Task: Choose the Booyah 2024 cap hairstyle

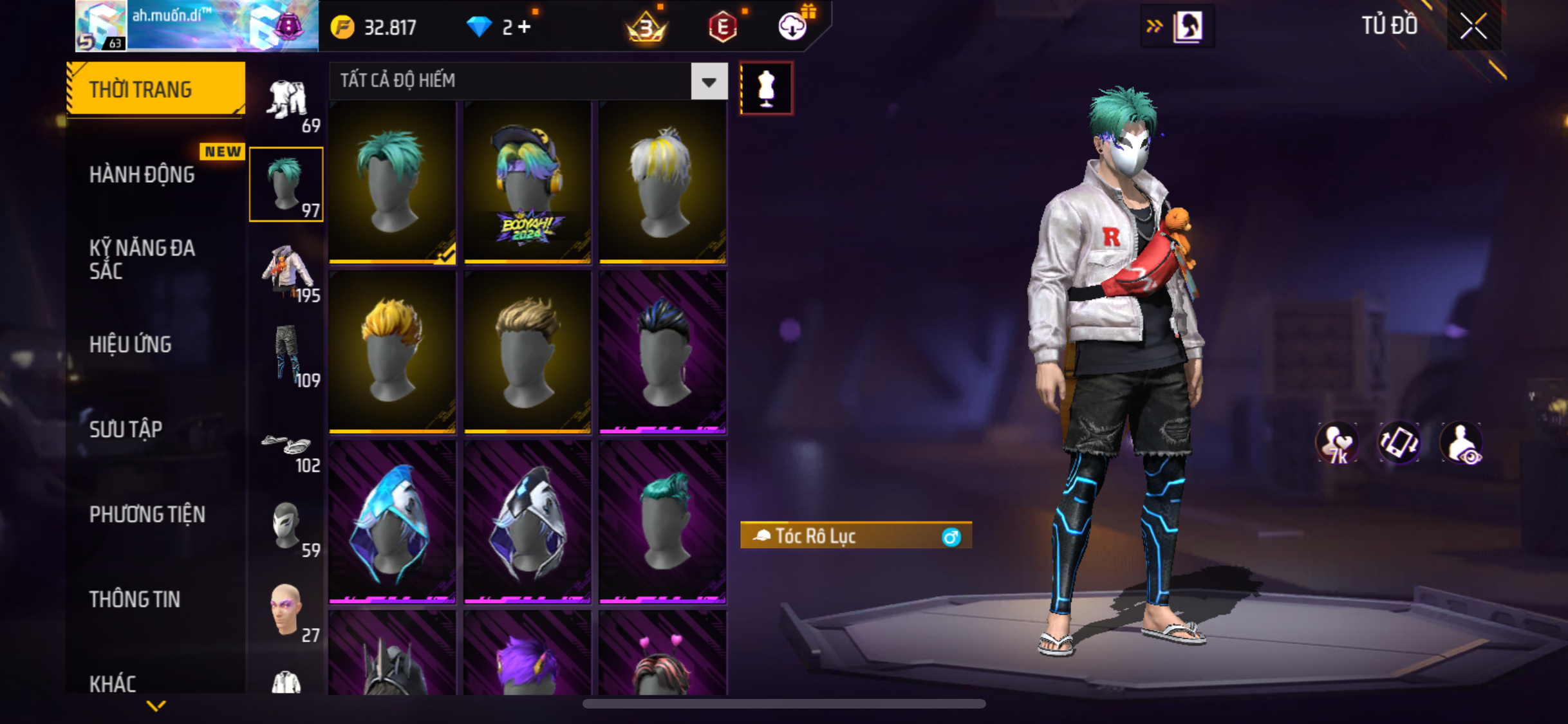Action: (x=527, y=183)
